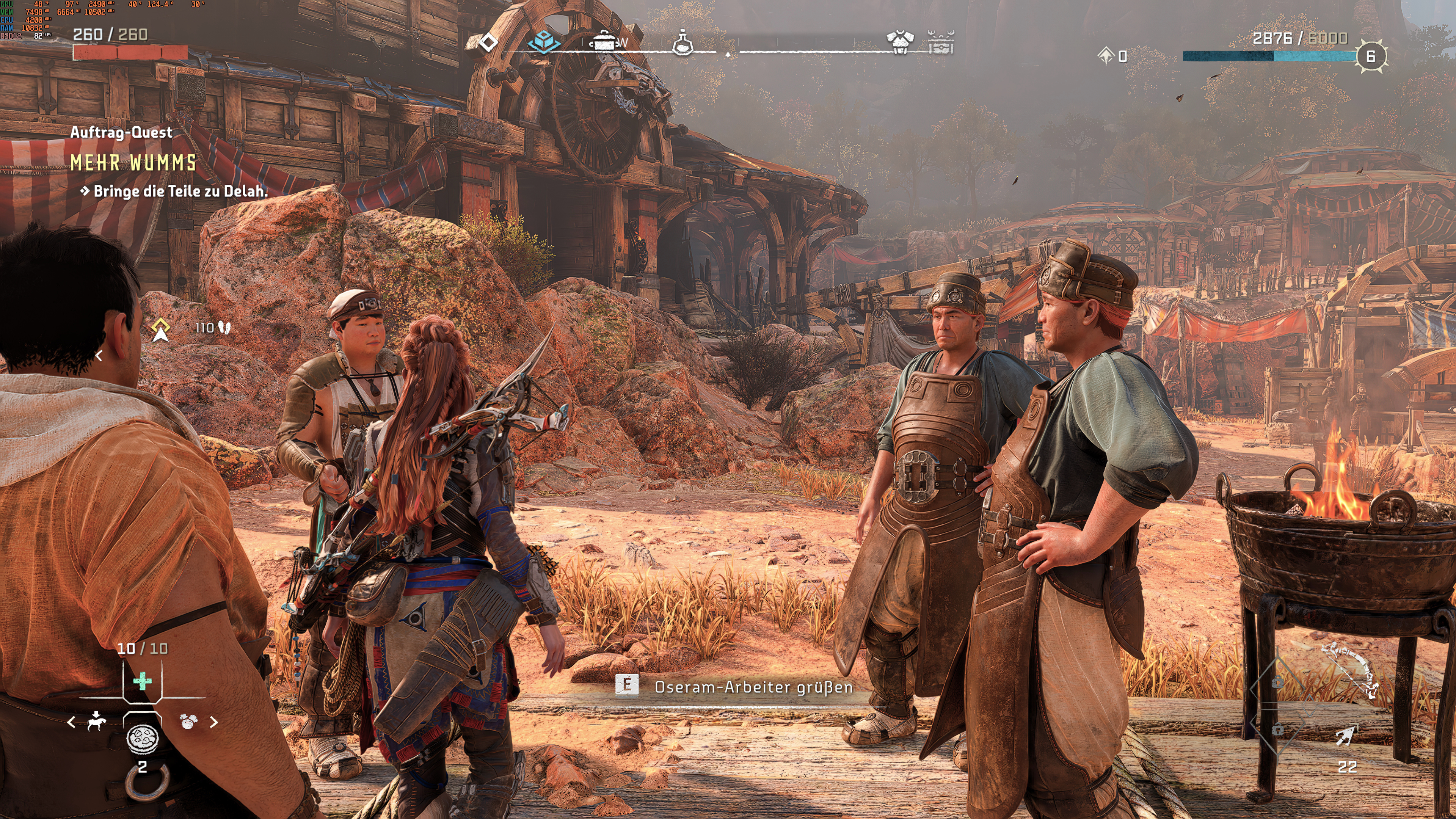Use the green cross healing slot
The image size is (1456, 819).
(x=143, y=681)
